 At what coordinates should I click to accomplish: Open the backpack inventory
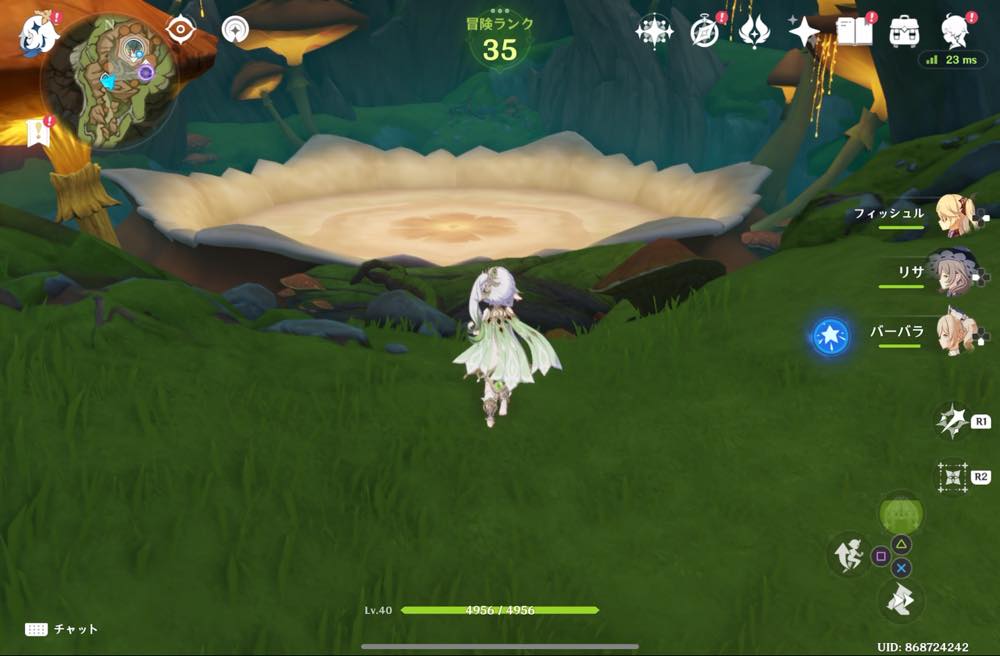point(905,32)
